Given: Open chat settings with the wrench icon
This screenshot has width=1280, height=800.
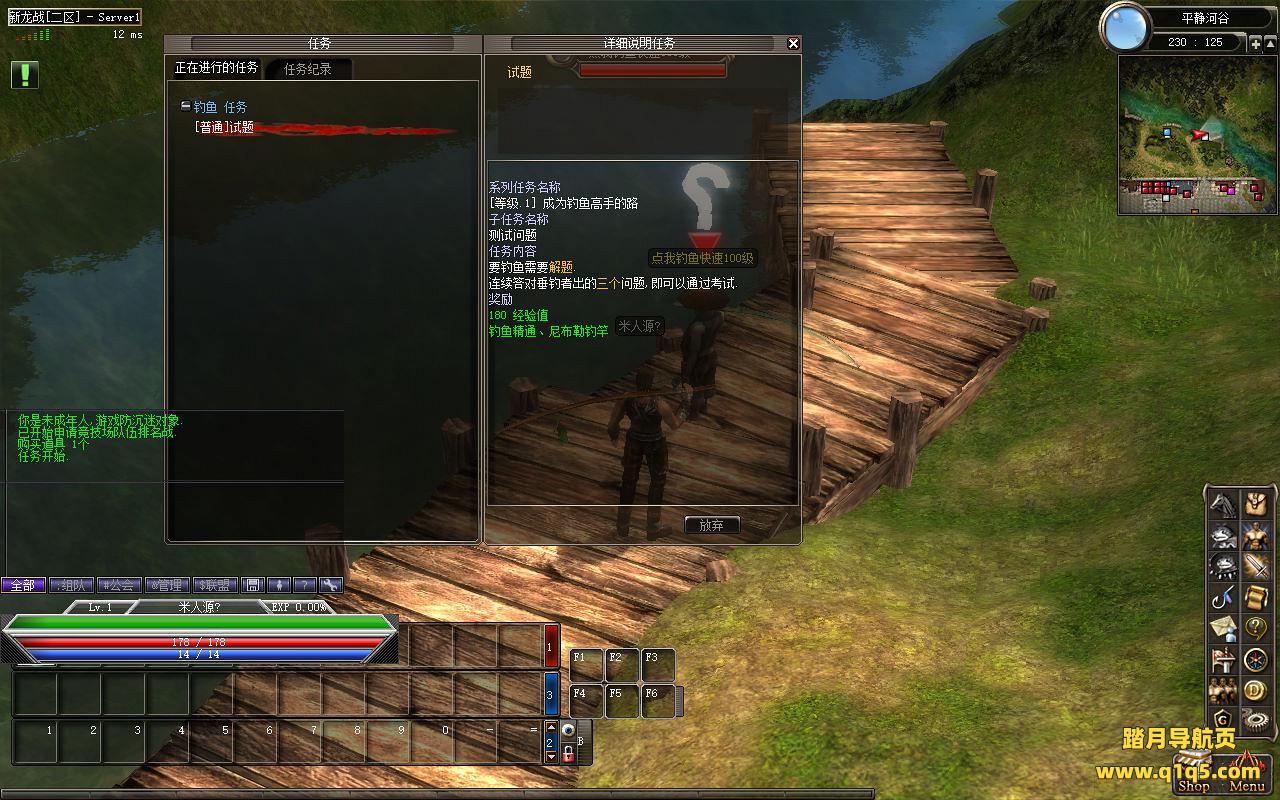Looking at the screenshot, I should tap(330, 585).
